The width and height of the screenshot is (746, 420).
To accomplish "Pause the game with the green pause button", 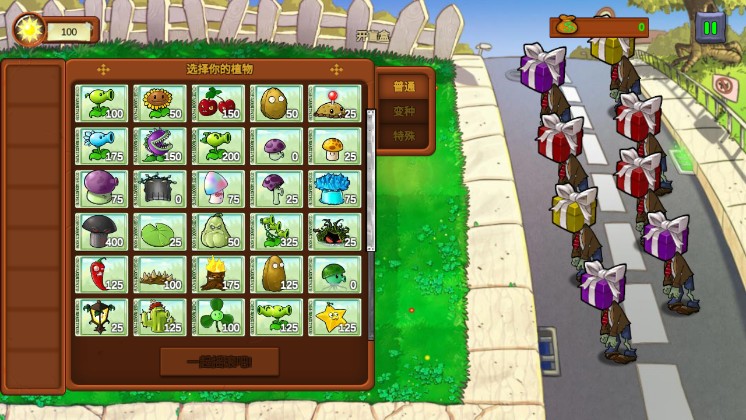I will click(710, 28).
